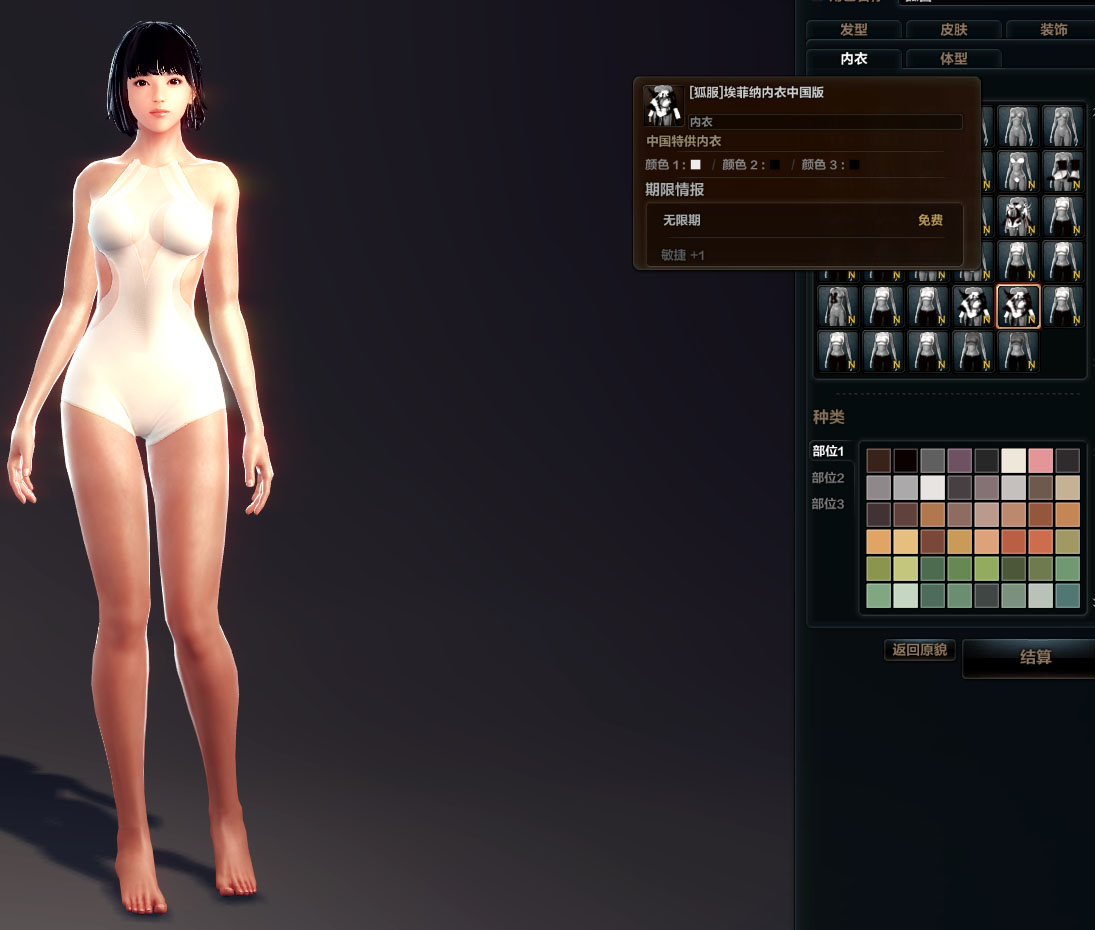Pick the pink color swatch
The height and width of the screenshot is (930, 1095).
[1040, 460]
